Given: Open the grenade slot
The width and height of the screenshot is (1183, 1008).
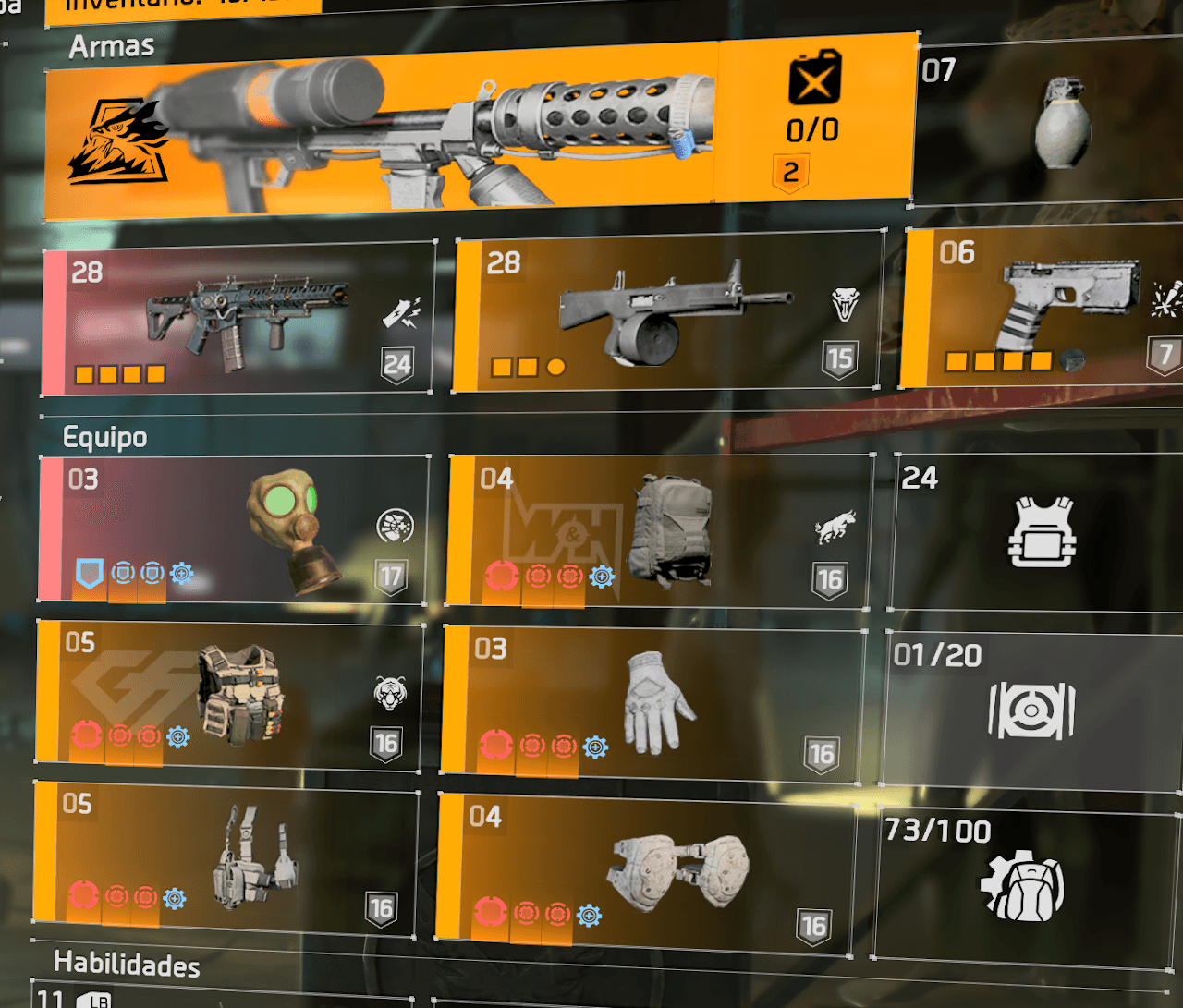Looking at the screenshot, I should (1049, 123).
